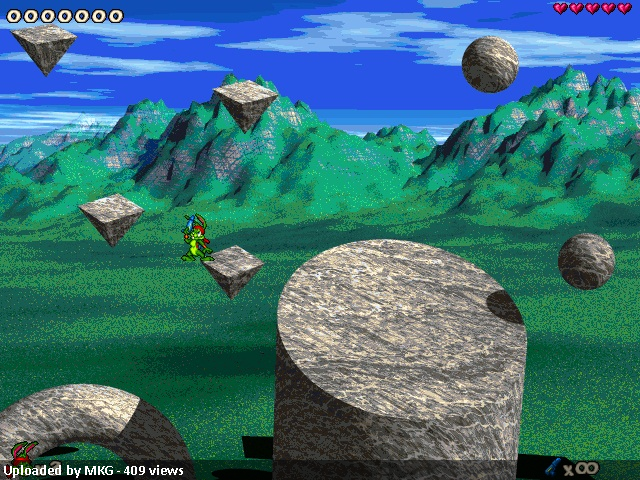Viewport: 640px width, 480px height.
Task: Click the Jazz head lives icon
Action: click(x=22, y=452)
